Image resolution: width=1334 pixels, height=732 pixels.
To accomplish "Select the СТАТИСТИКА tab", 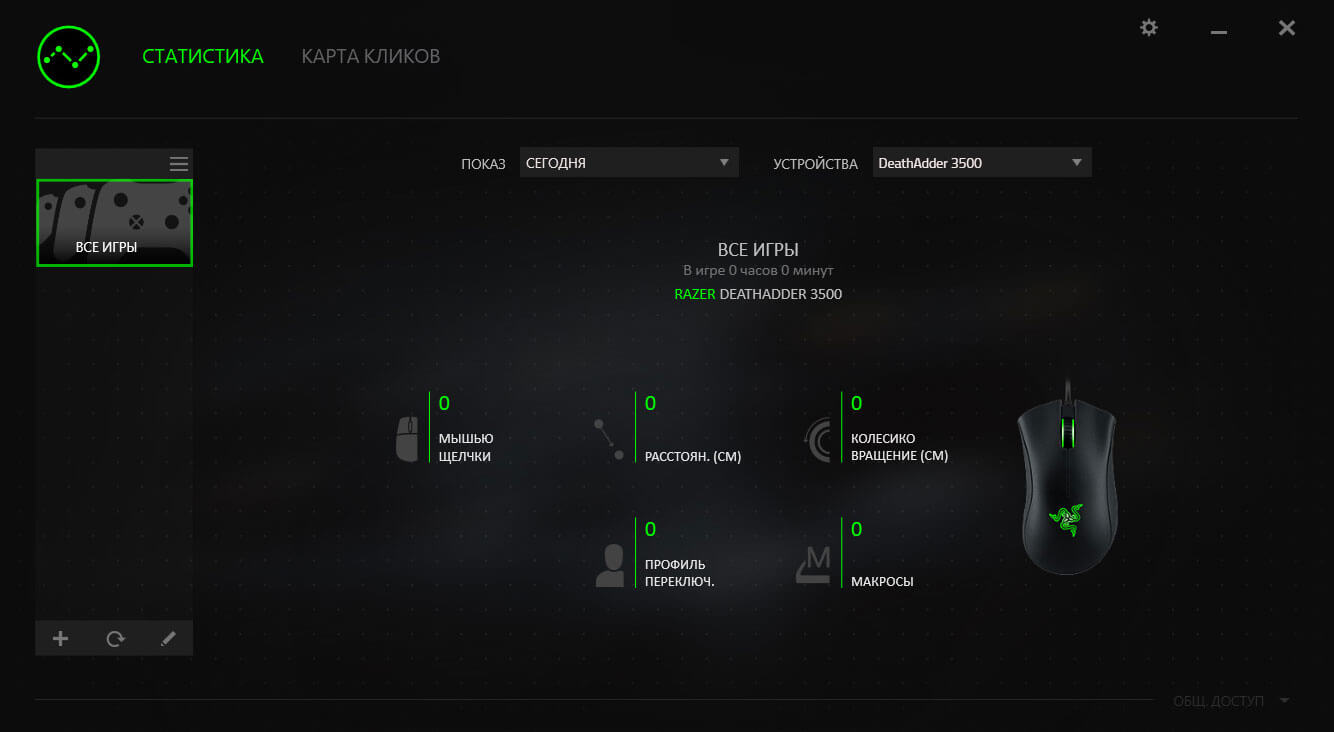I will (203, 56).
